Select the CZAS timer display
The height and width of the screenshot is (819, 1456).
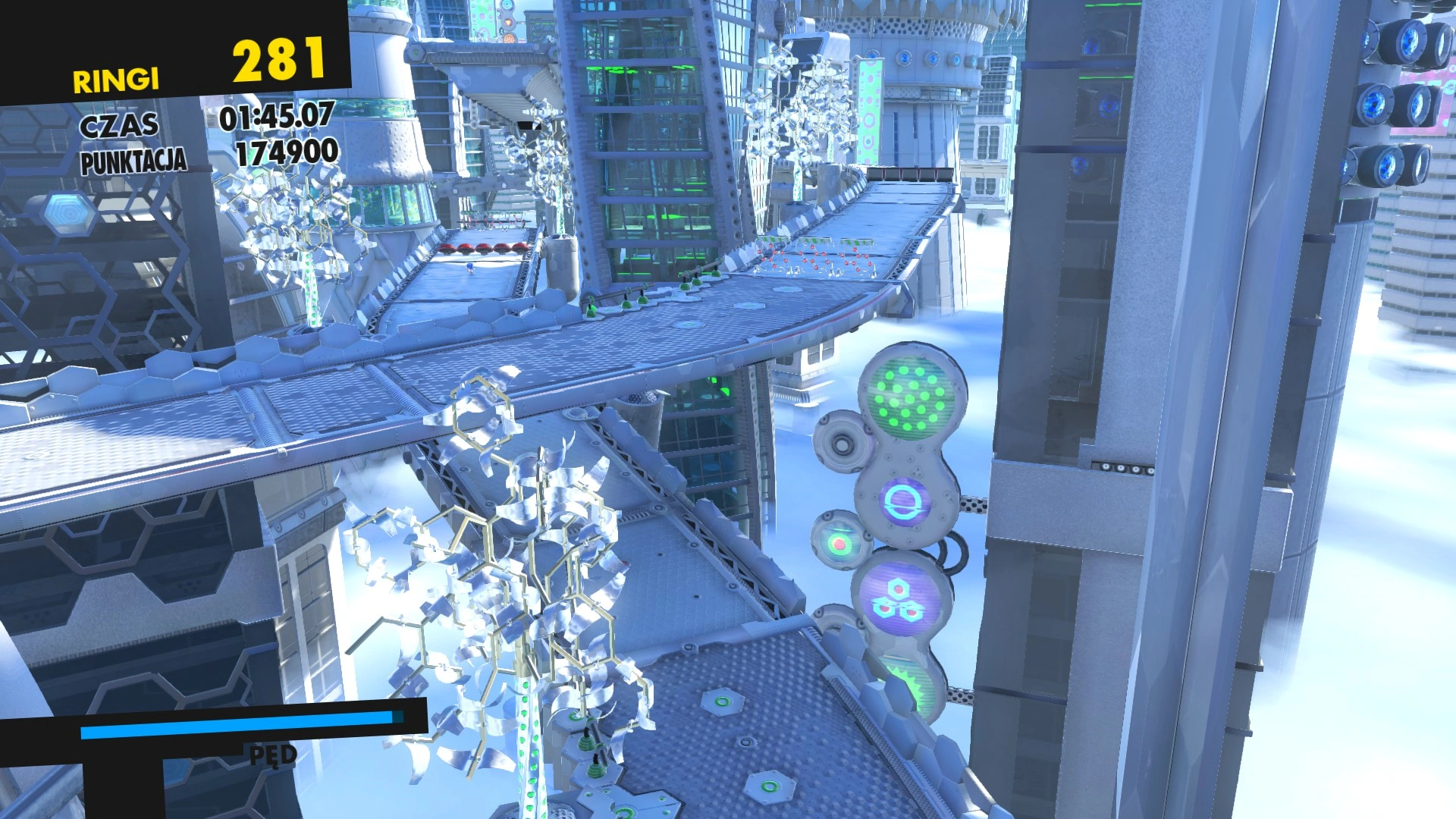[277, 118]
